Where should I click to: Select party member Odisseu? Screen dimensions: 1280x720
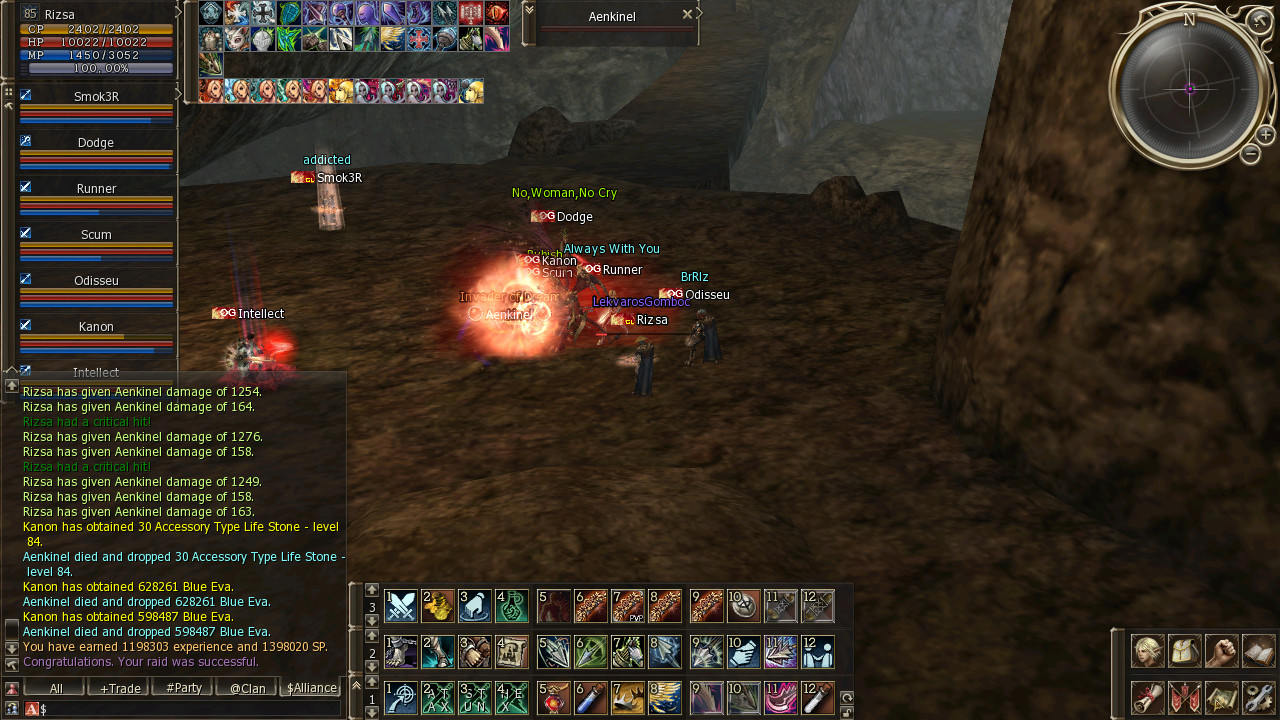pyautogui.click(x=96, y=281)
